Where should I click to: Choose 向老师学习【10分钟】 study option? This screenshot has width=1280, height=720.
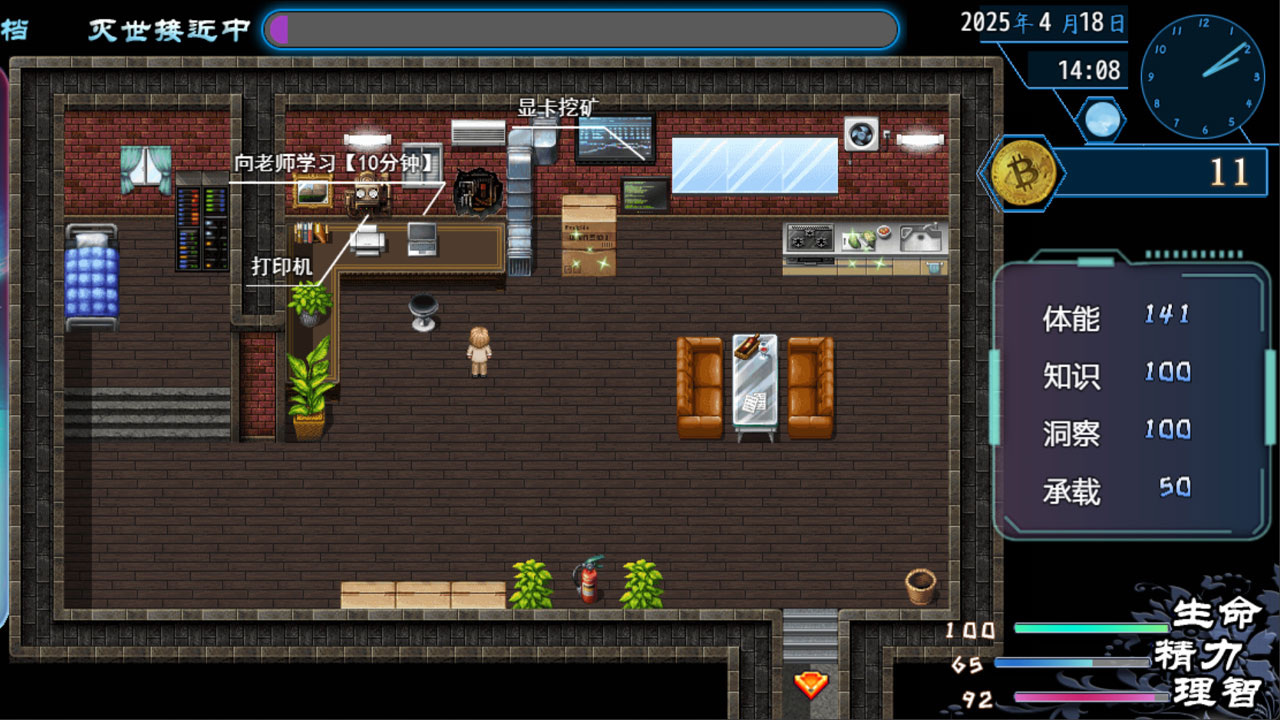[x=337, y=164]
